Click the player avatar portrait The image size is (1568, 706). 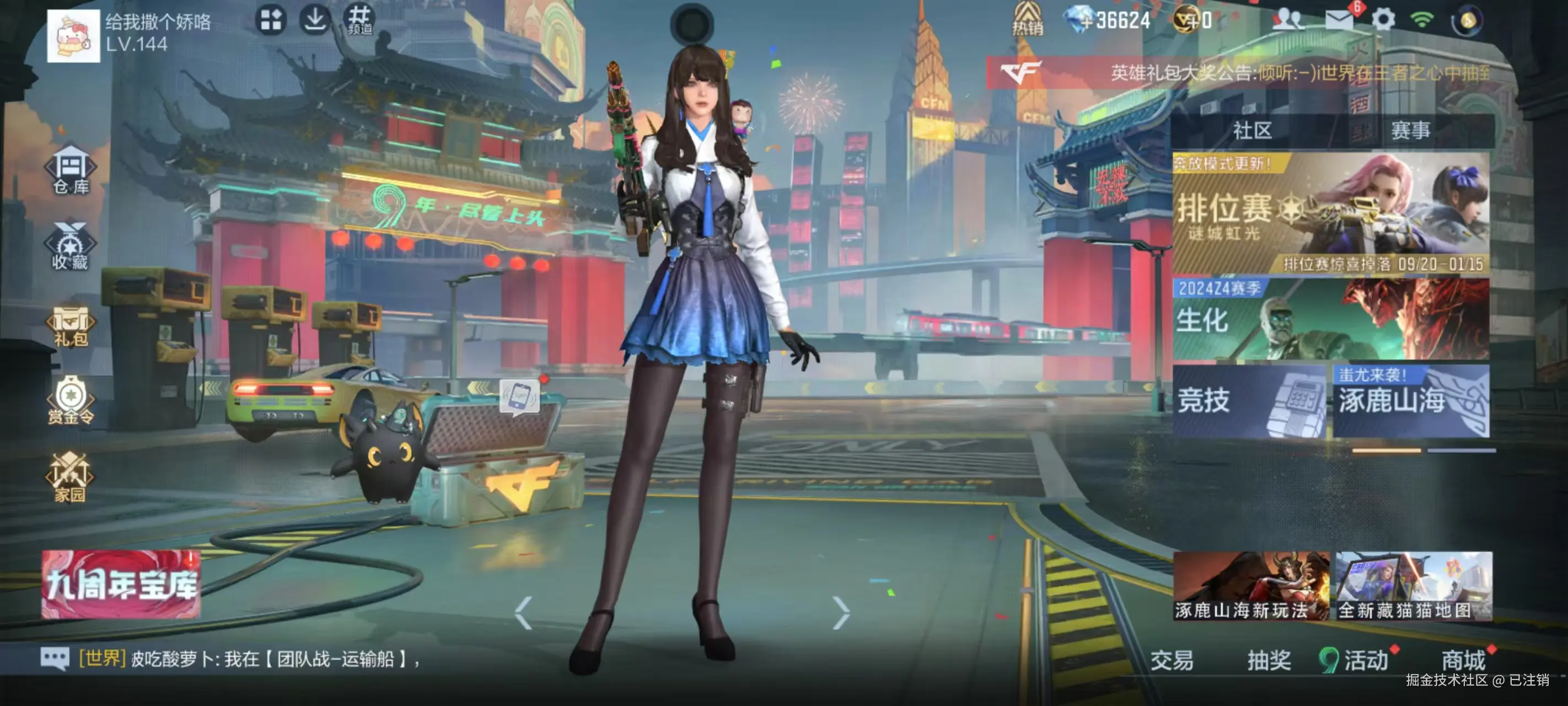coord(73,35)
